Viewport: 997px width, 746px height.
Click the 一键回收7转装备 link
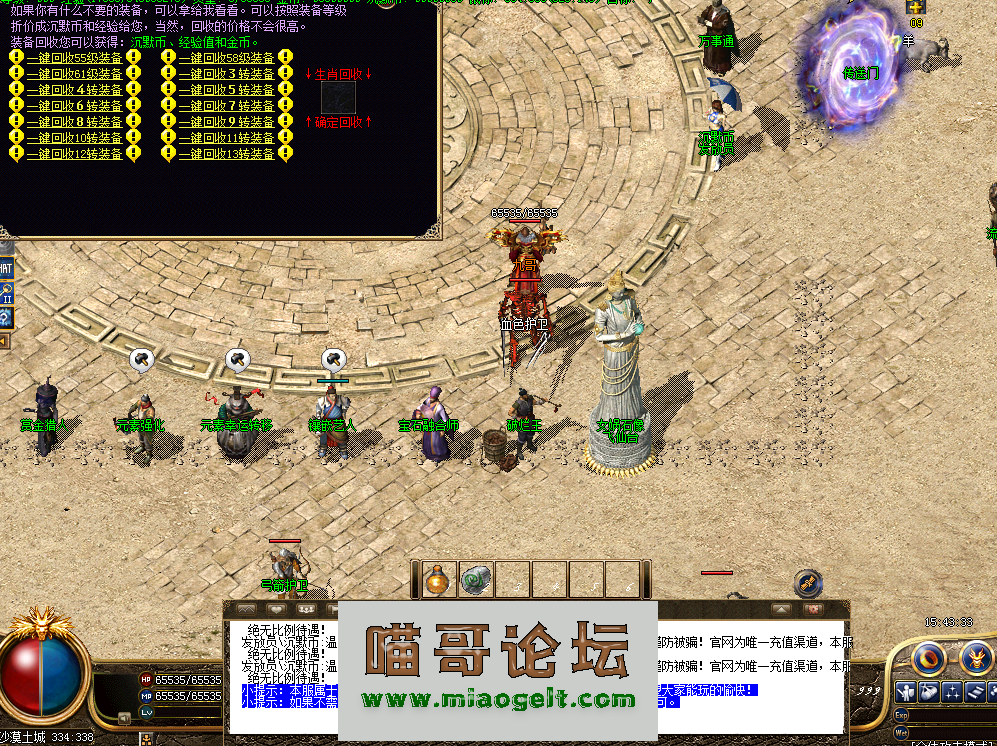[226, 106]
